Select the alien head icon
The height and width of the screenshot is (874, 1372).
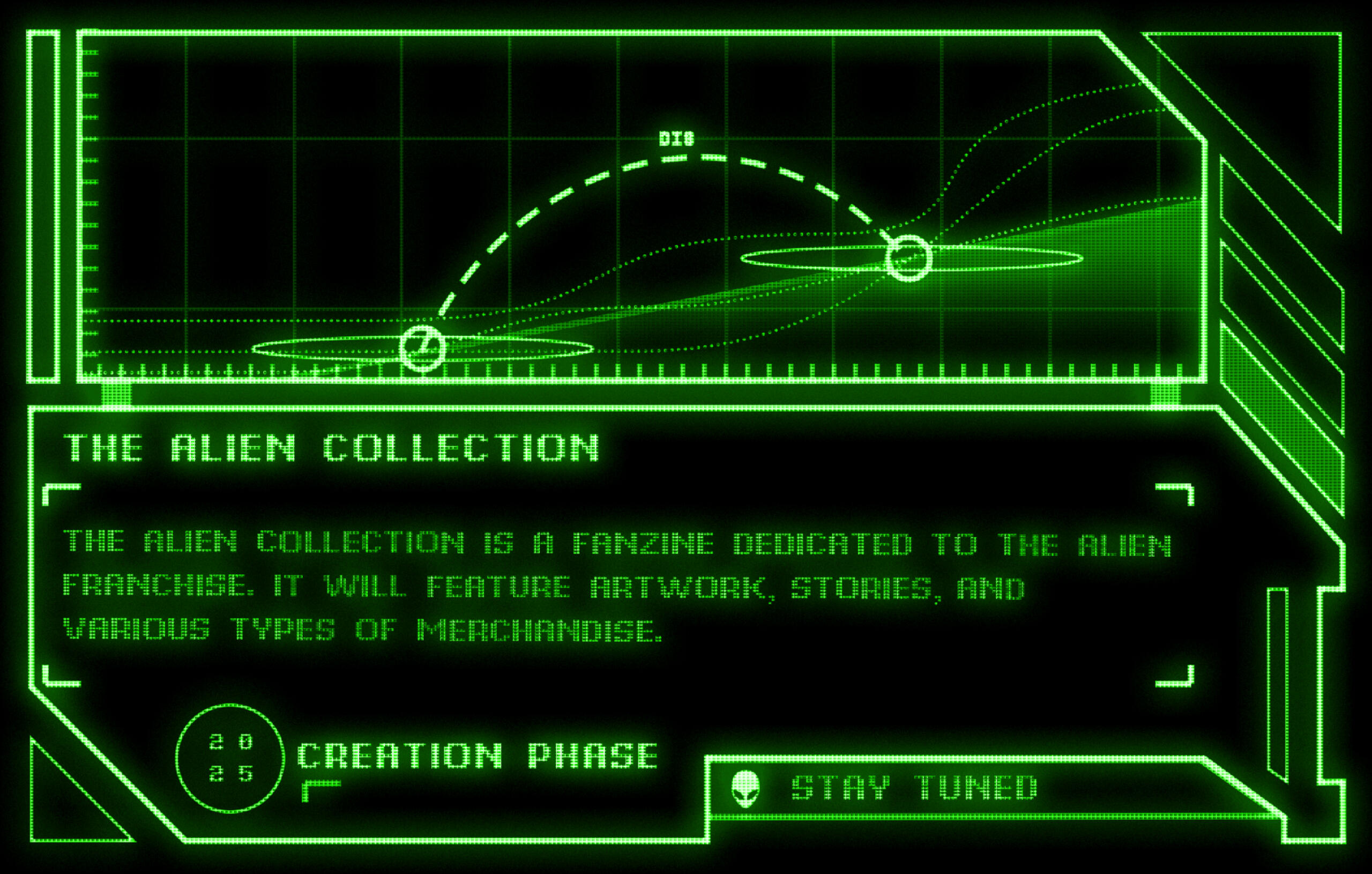tap(745, 789)
